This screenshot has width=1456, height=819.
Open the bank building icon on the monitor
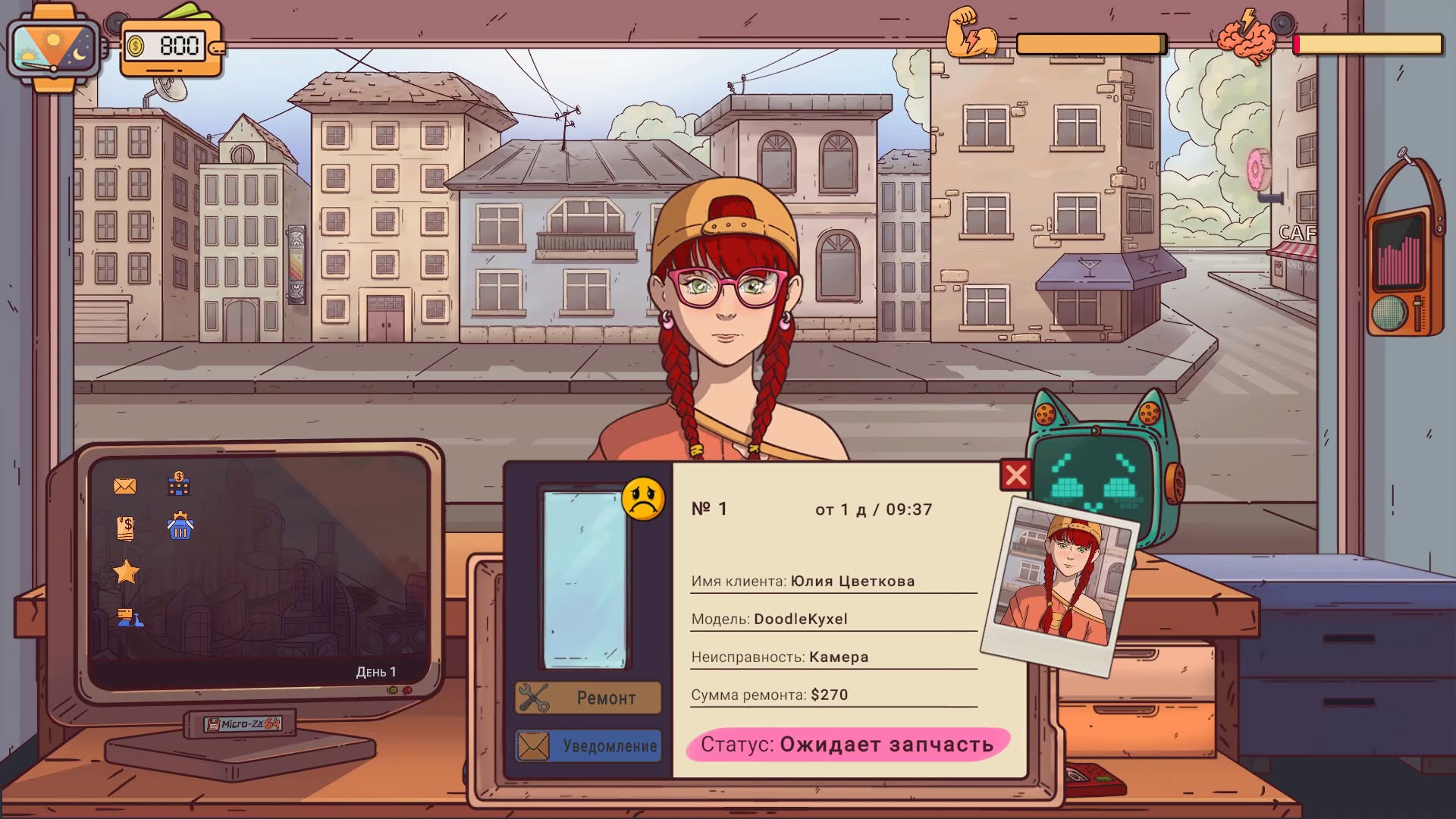[179, 483]
